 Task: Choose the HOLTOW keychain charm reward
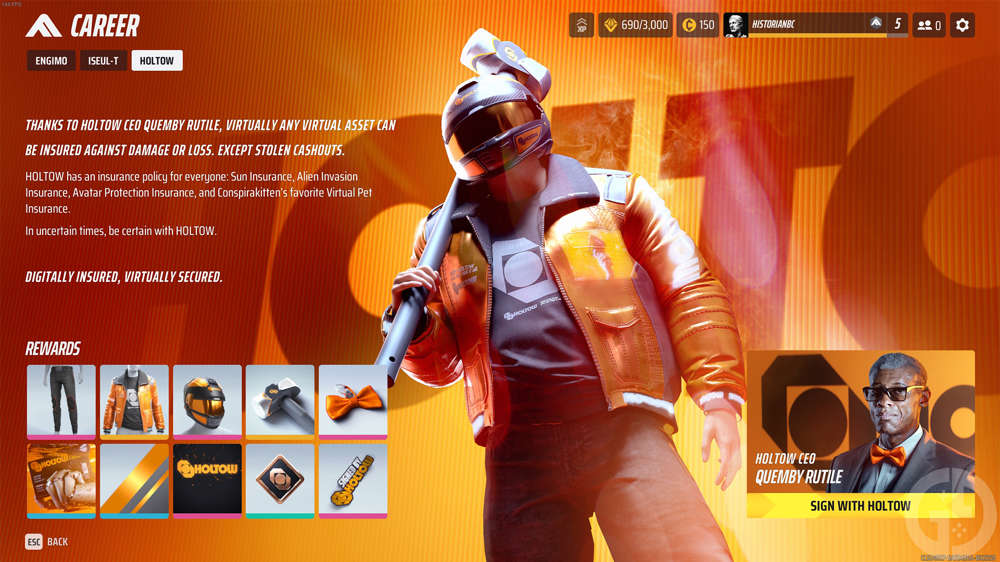click(x=353, y=479)
